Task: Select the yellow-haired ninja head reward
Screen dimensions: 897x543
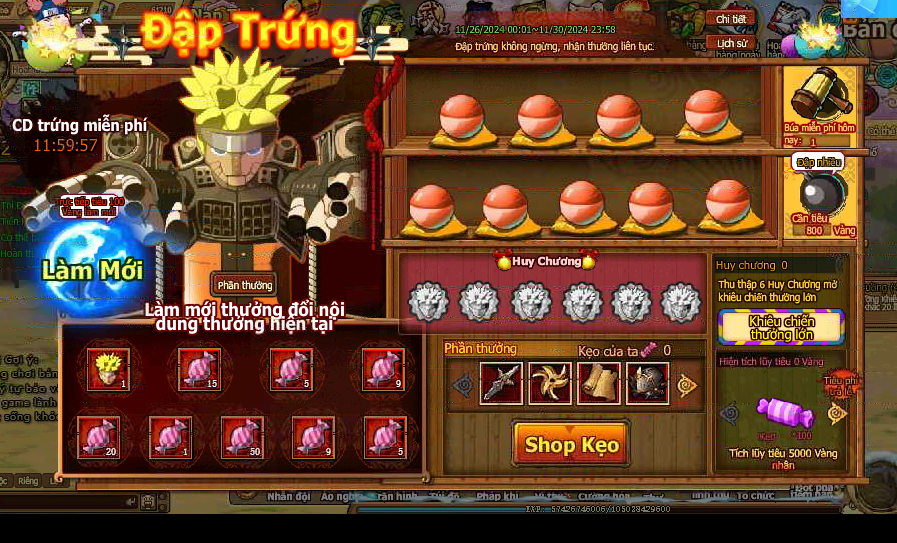Action: coord(108,369)
